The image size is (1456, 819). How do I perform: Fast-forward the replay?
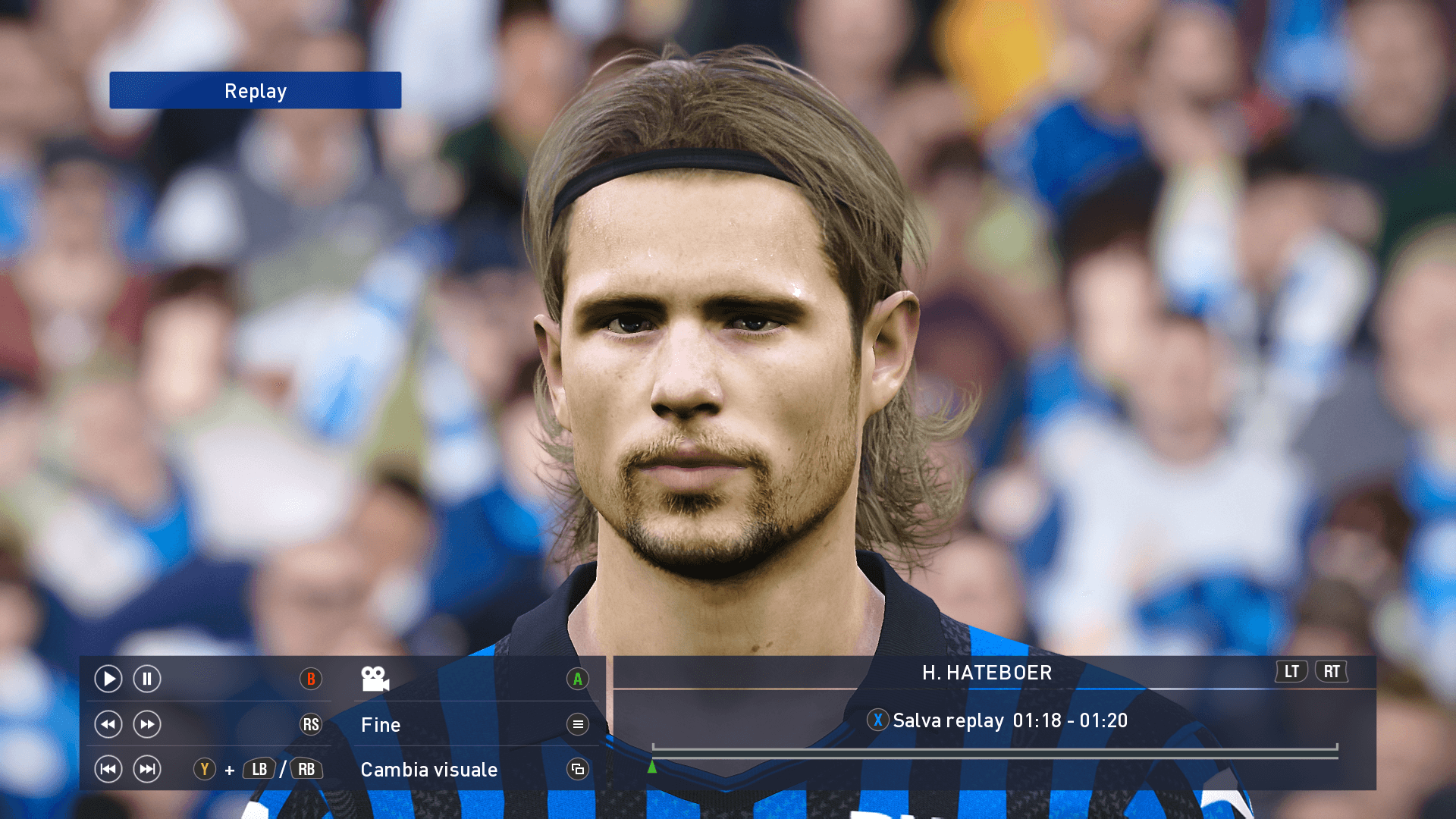[x=147, y=724]
